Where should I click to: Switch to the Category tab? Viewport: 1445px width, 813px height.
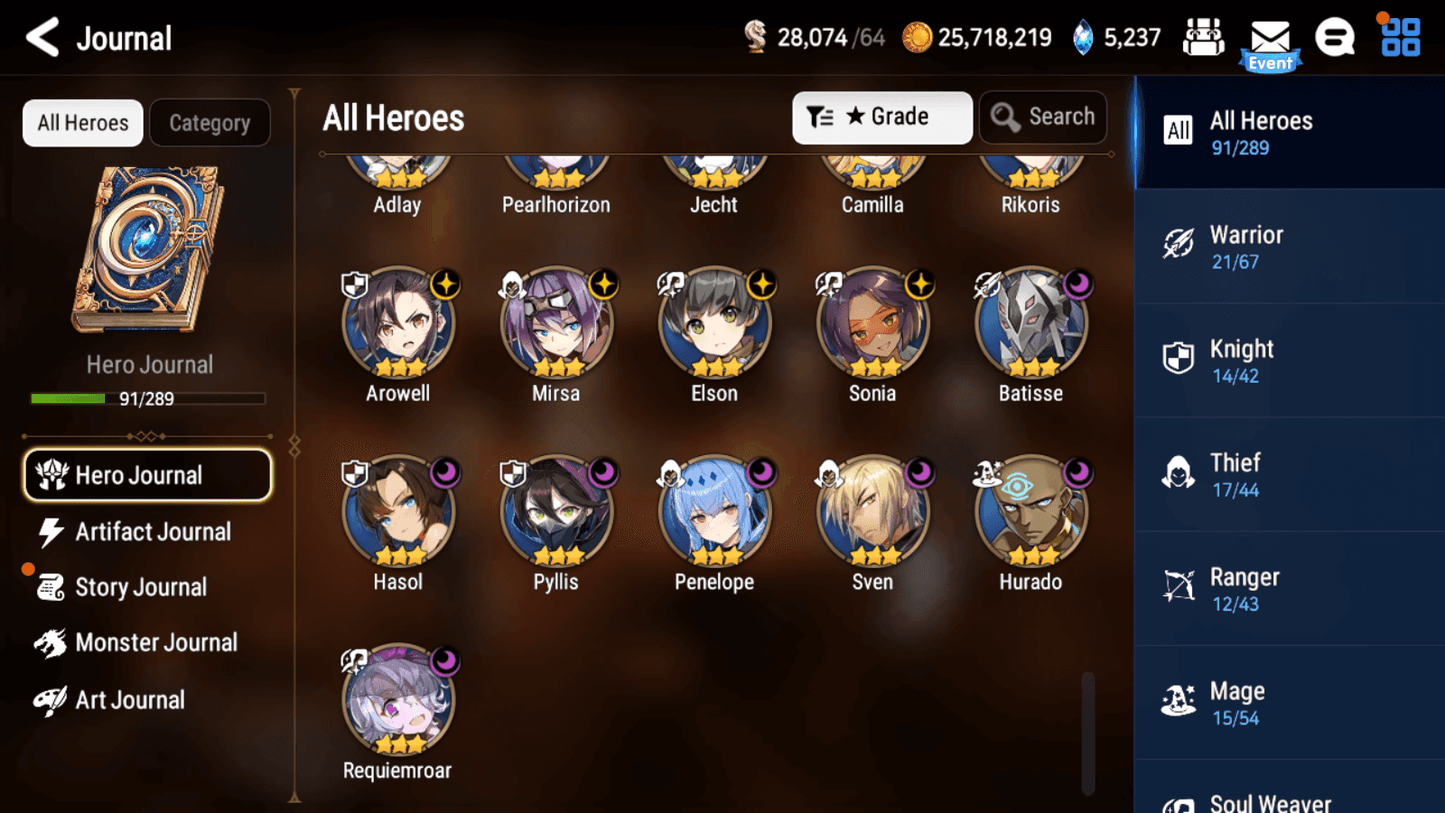coord(209,123)
